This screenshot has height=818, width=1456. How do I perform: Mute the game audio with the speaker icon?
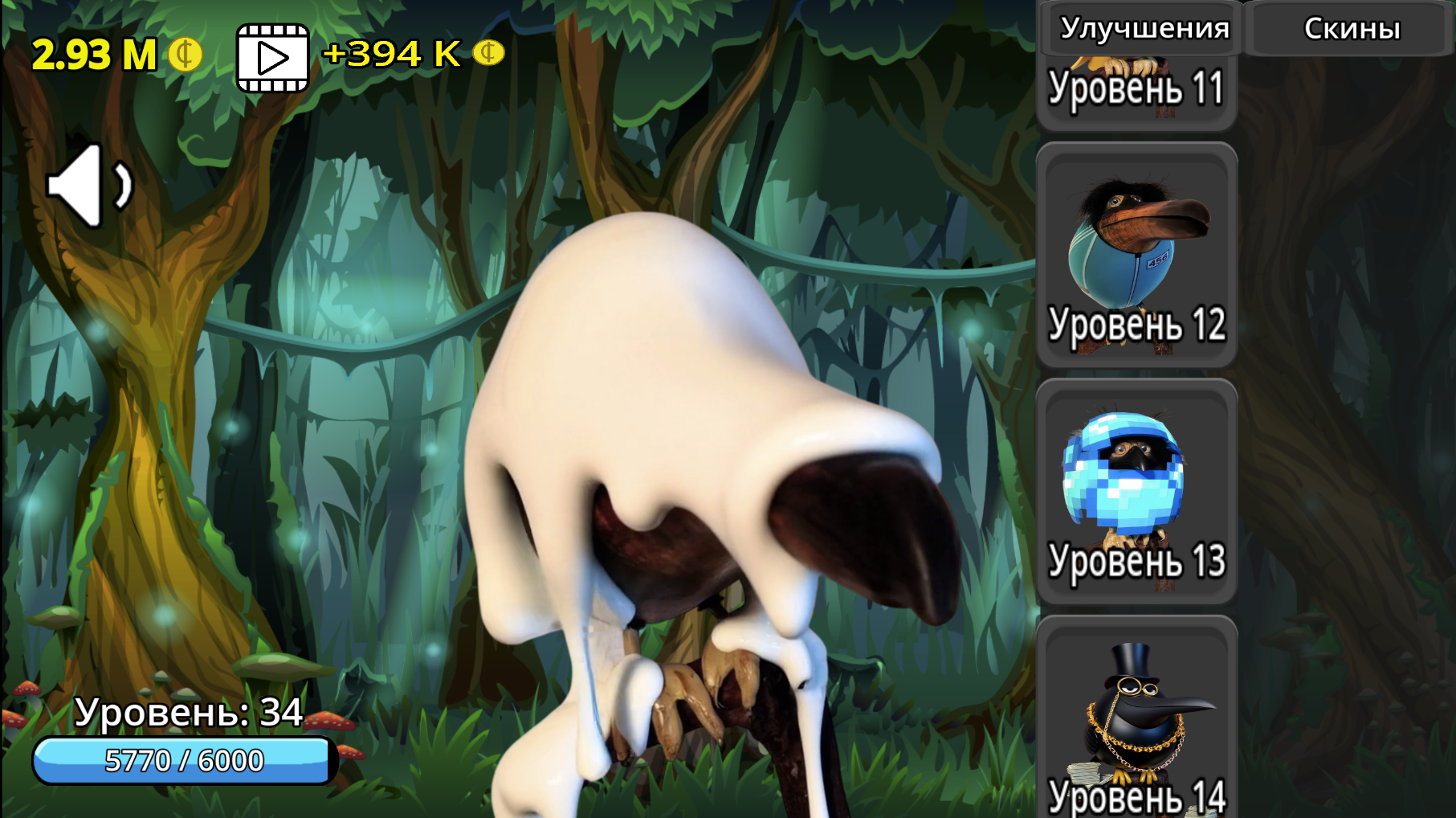pos(90,186)
